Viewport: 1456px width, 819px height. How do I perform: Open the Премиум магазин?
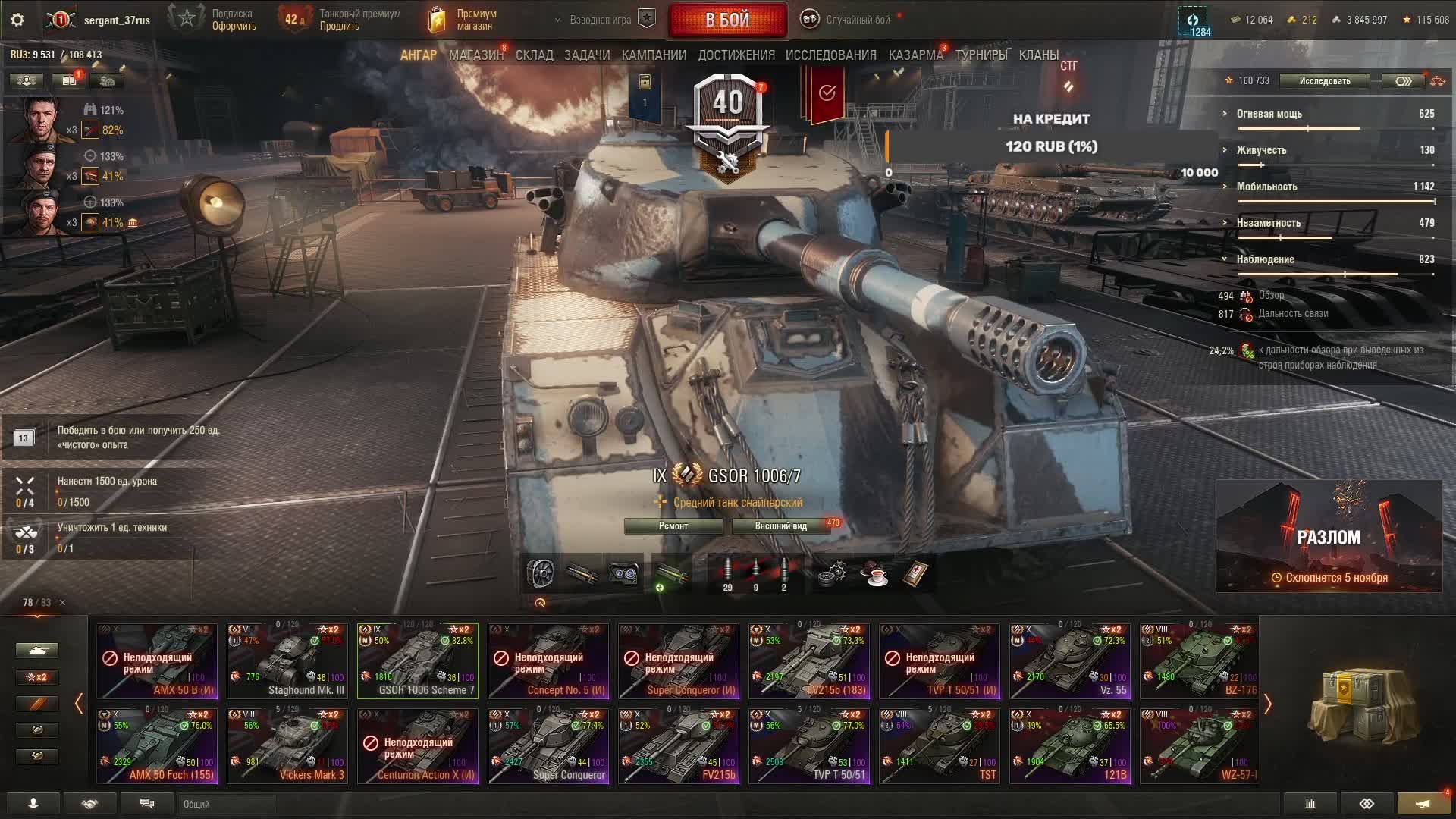coord(463,20)
